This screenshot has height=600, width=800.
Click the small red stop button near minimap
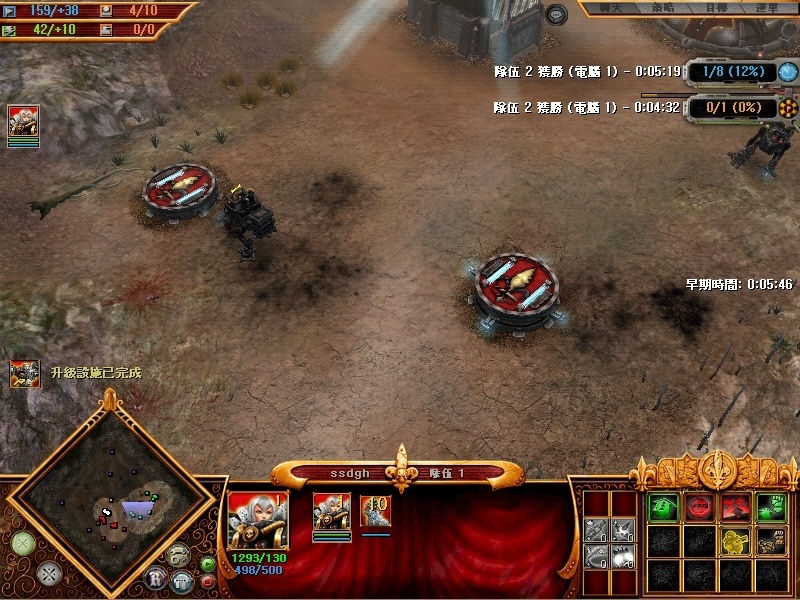click(x=208, y=580)
